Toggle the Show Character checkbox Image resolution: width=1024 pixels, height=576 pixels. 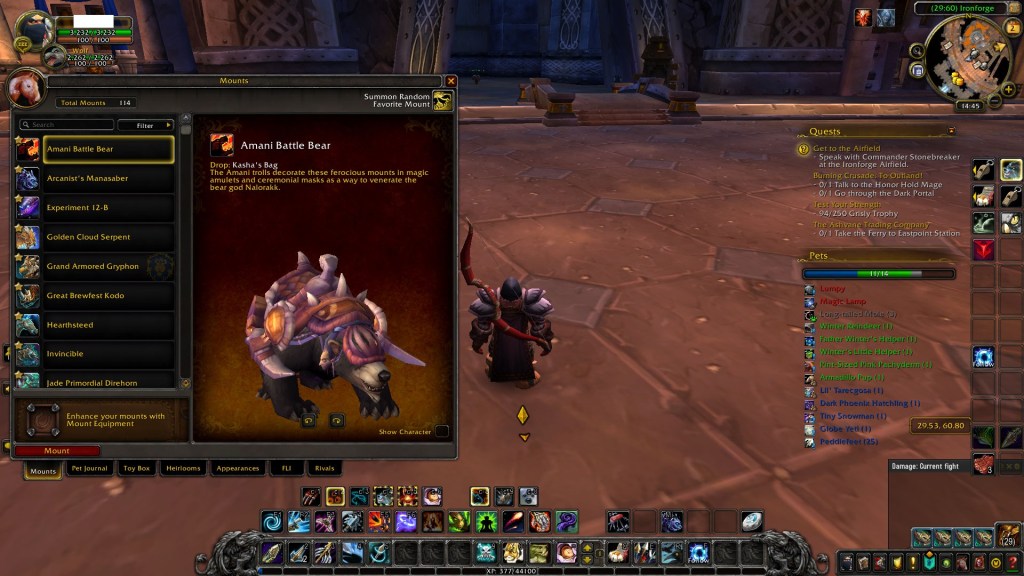click(442, 432)
